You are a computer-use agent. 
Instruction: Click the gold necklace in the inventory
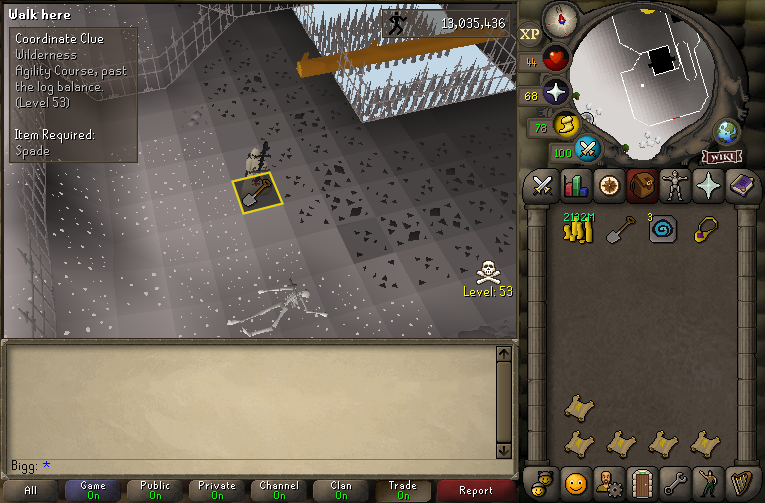706,230
